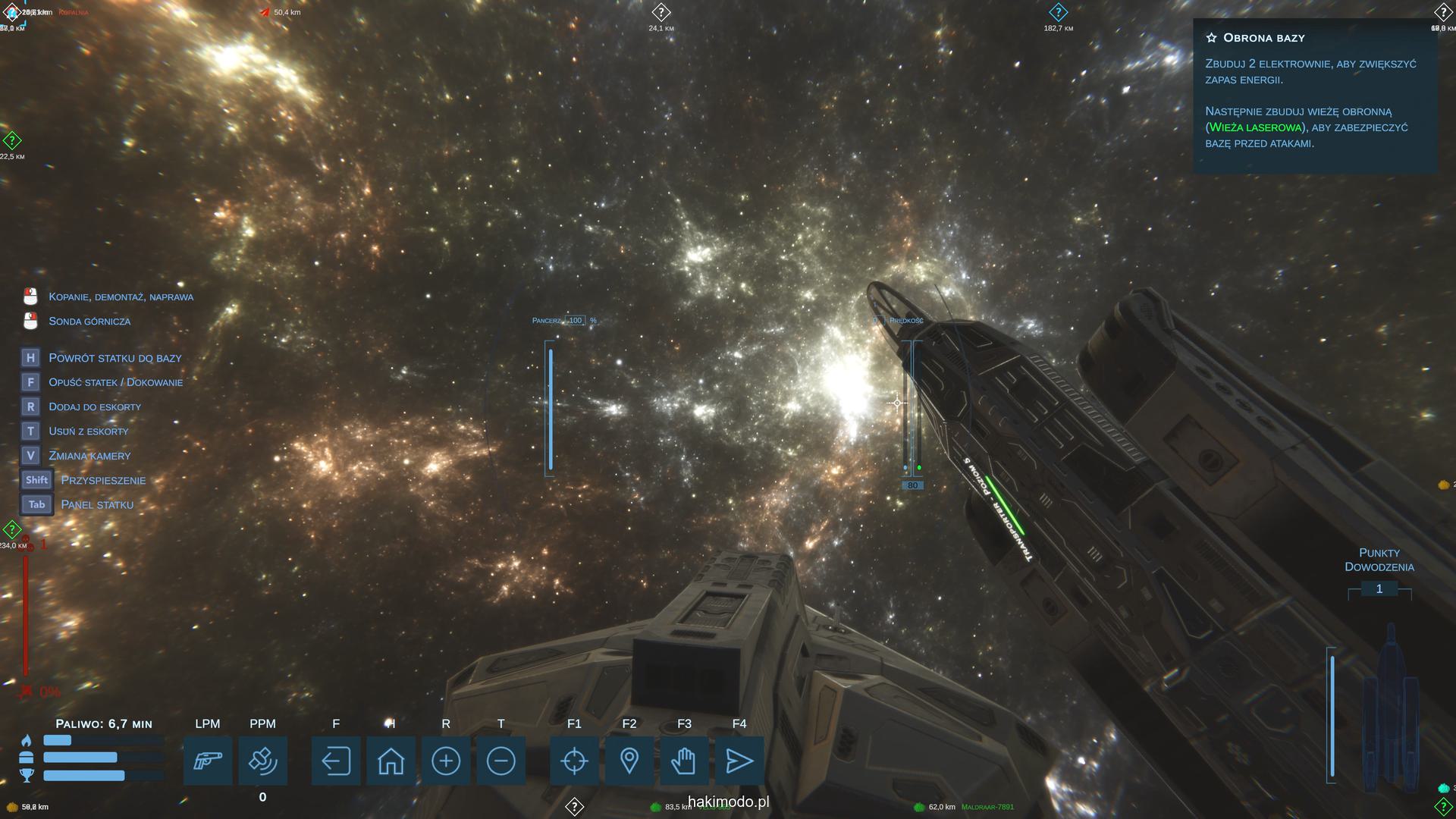Activate the satellite mining probe icon
Image resolution: width=1456 pixels, height=819 pixels.
pos(262,761)
